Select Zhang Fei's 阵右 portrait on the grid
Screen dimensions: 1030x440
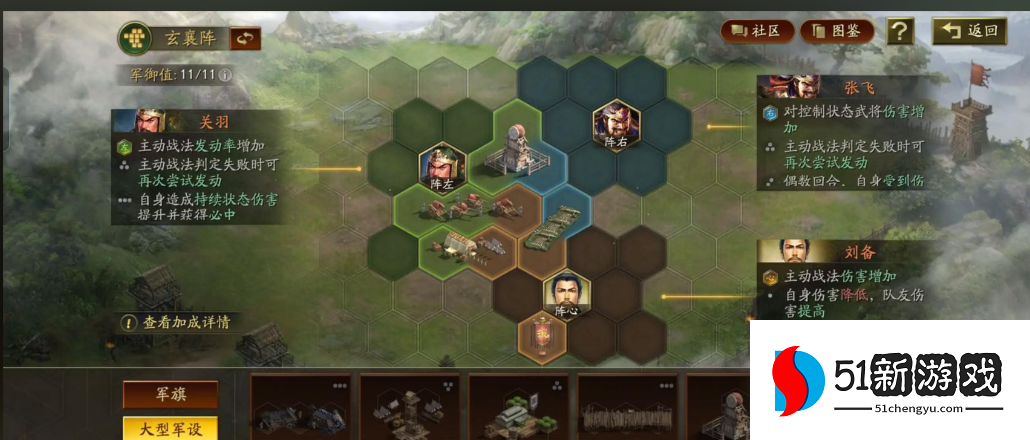(x=615, y=127)
